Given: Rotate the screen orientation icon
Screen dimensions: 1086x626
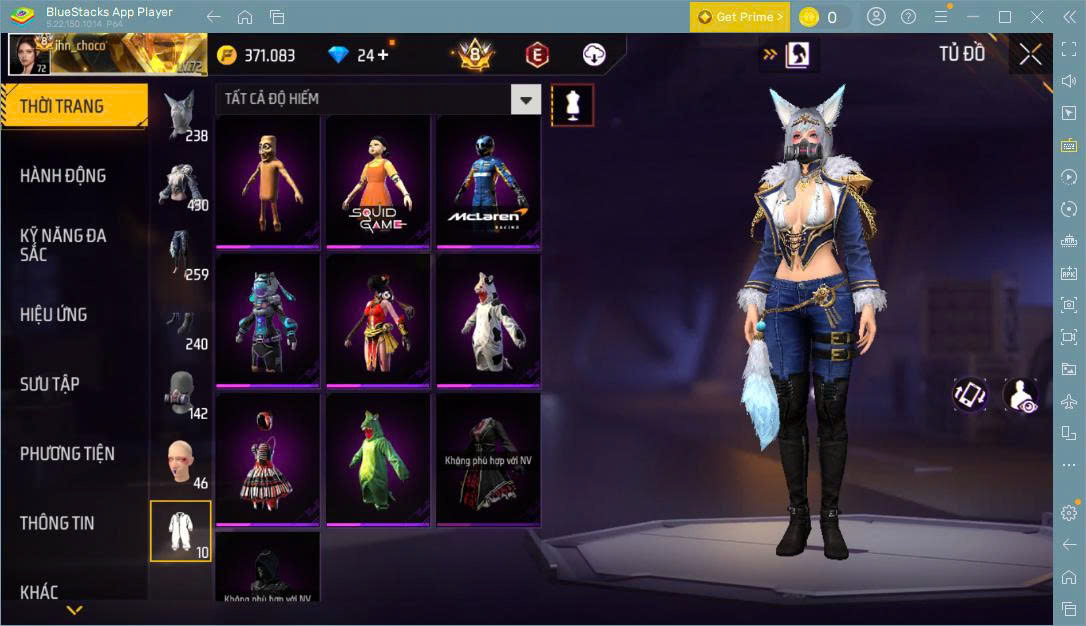Looking at the screenshot, I should point(970,394).
